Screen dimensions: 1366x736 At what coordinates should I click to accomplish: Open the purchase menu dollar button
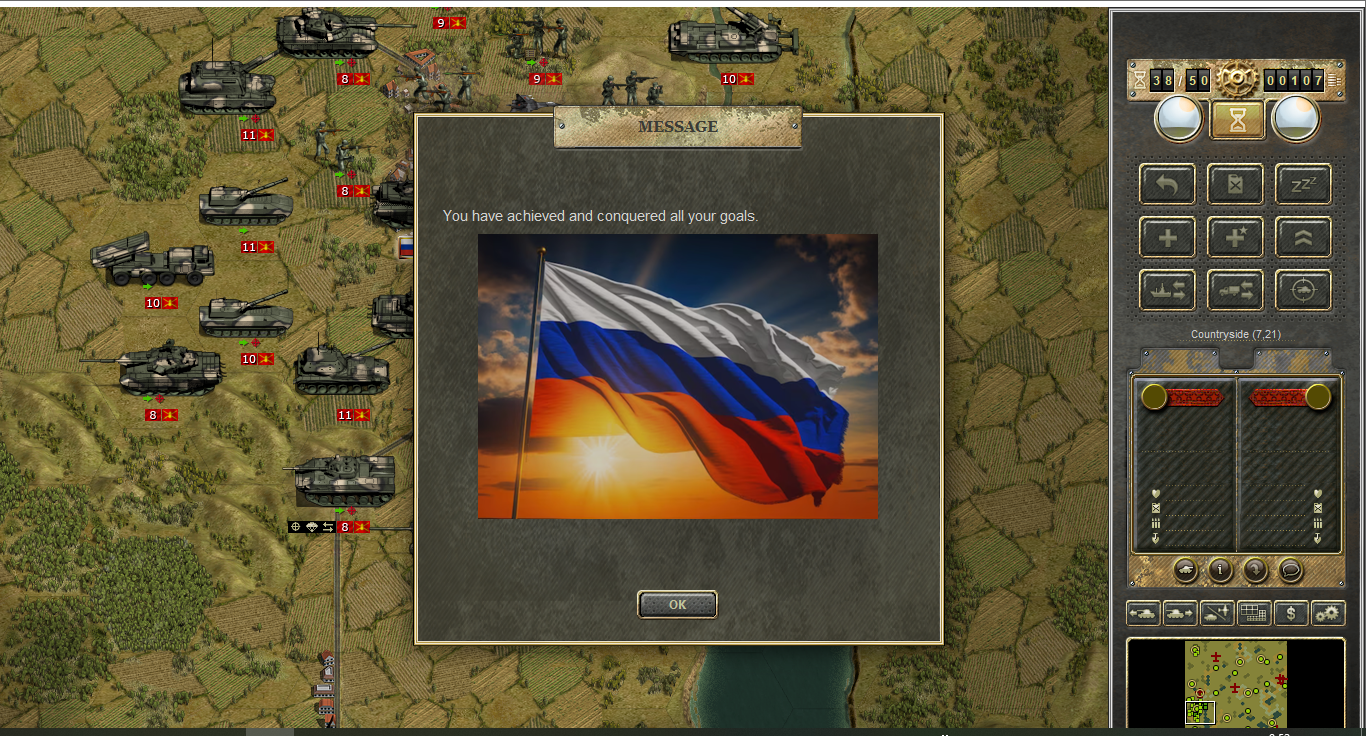pos(1291,613)
